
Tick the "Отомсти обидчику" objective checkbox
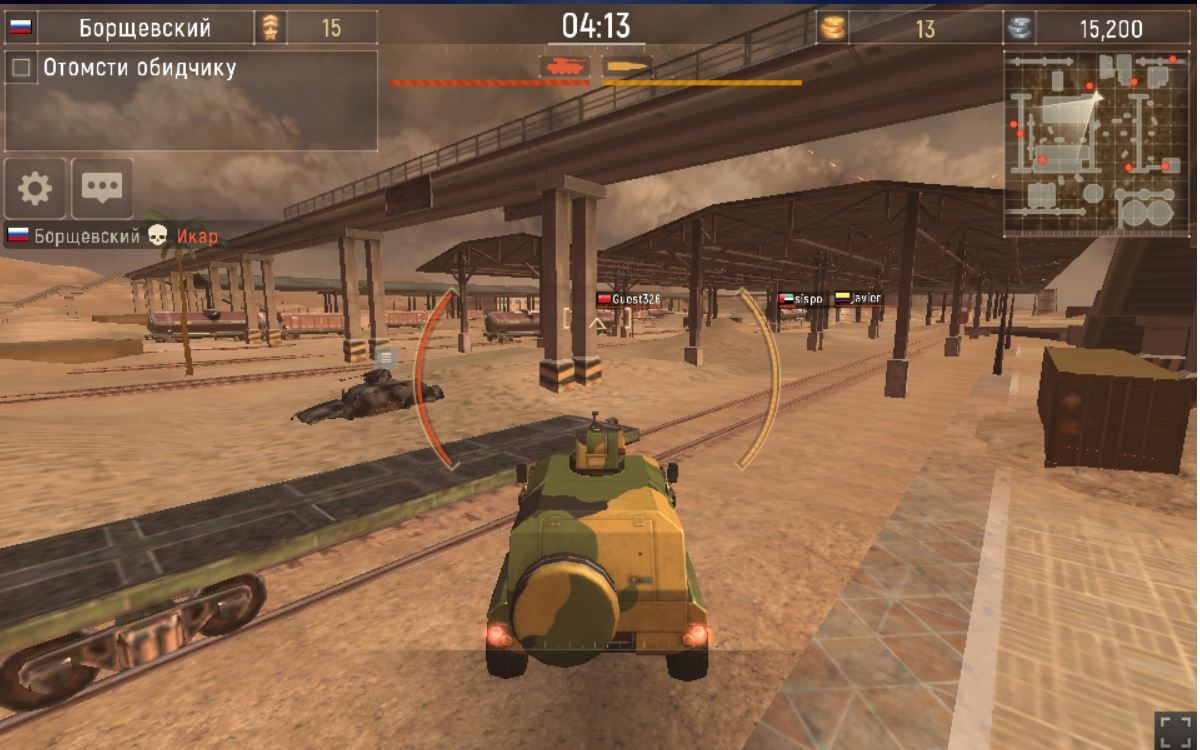(x=21, y=68)
